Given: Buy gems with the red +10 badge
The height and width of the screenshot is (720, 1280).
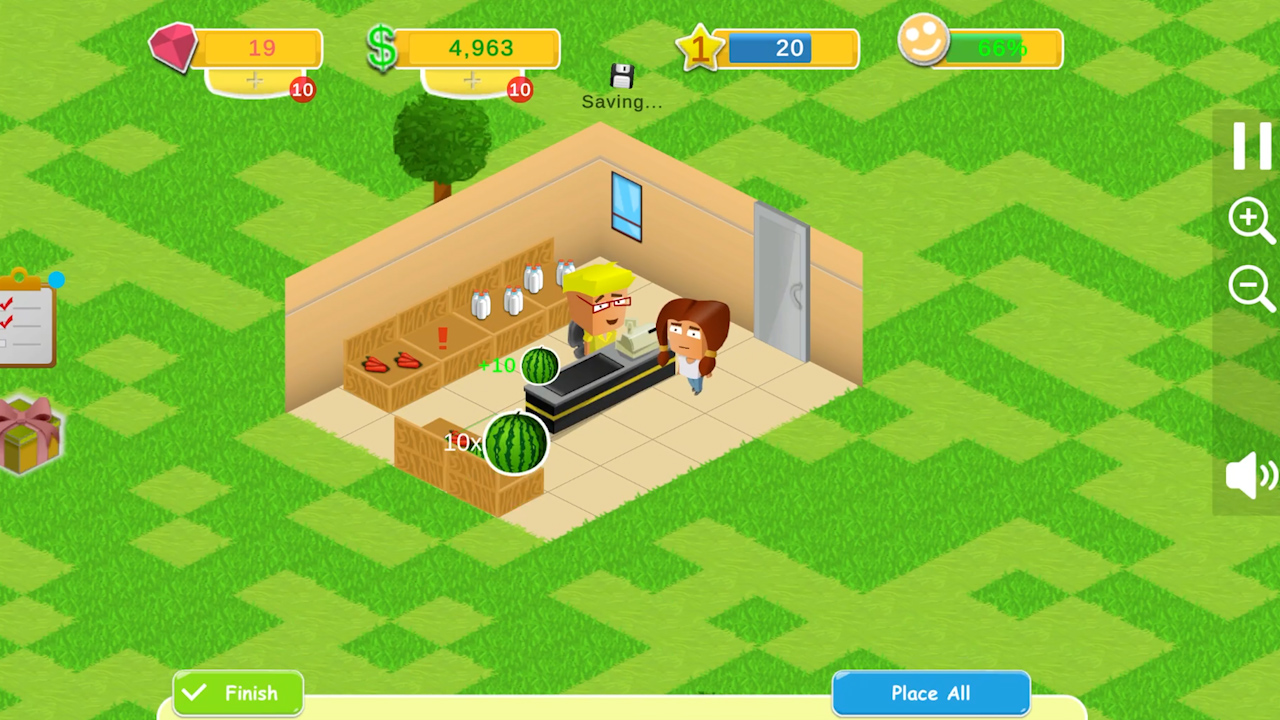Looking at the screenshot, I should tap(303, 90).
